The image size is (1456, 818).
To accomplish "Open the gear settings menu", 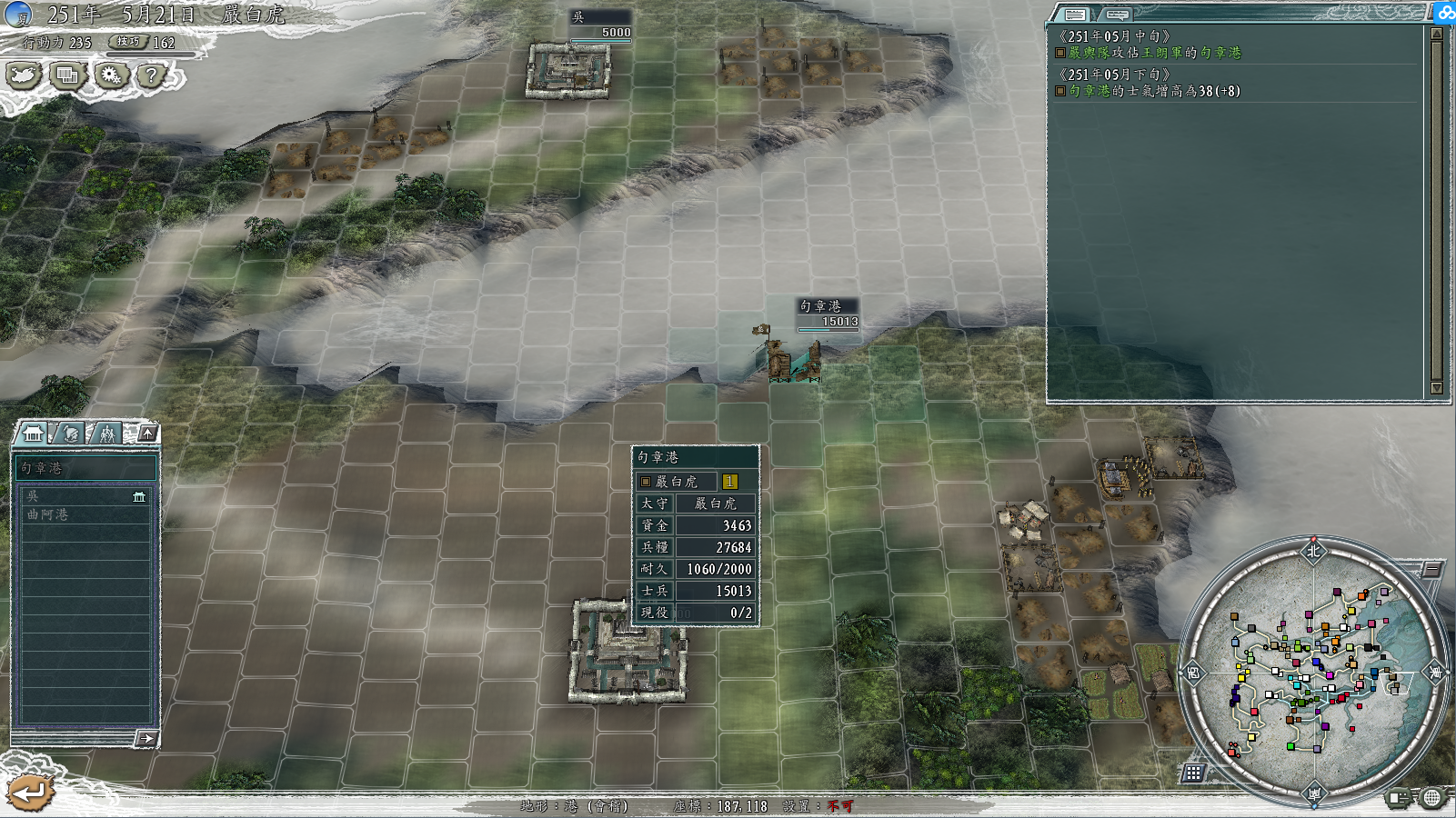I will tap(111, 75).
